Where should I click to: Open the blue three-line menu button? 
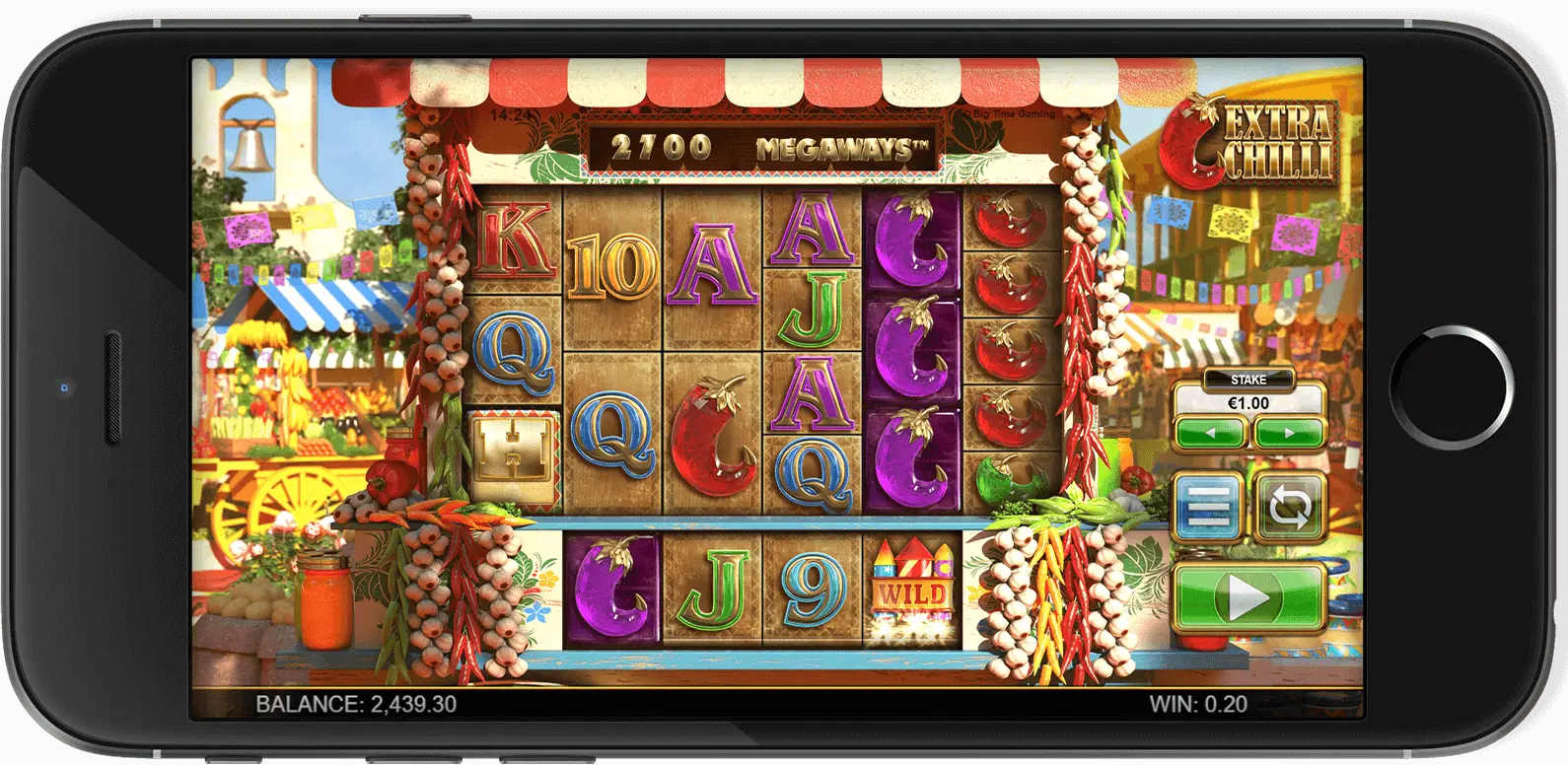coord(1209,507)
